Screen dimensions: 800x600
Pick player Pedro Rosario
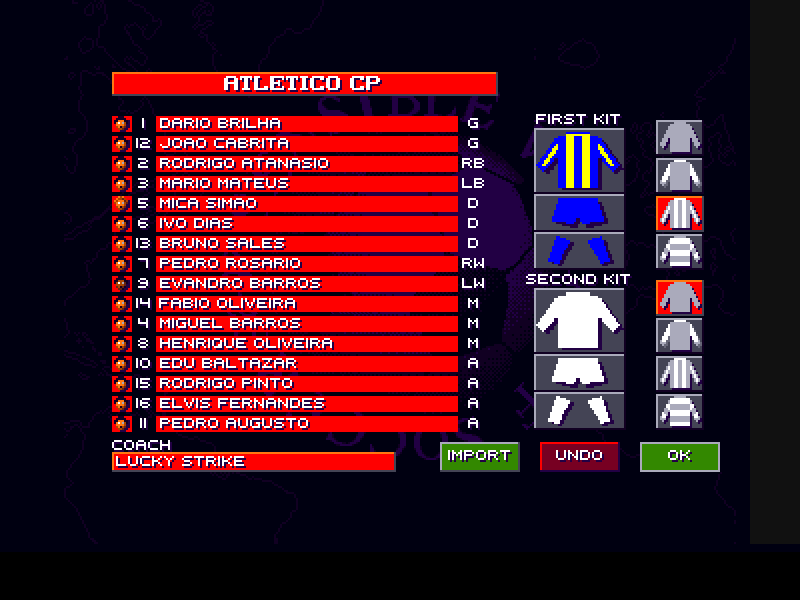306,264
